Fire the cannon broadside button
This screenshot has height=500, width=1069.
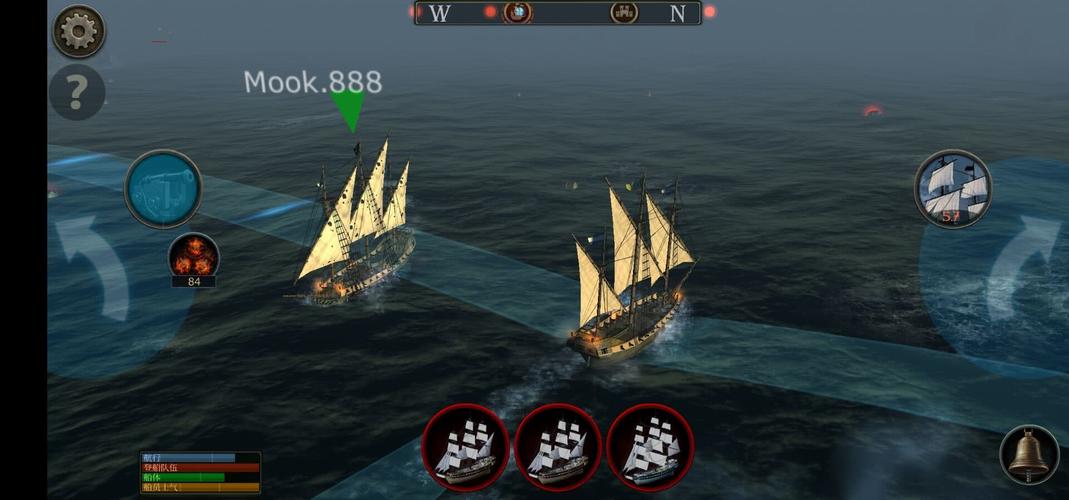[x=163, y=188]
